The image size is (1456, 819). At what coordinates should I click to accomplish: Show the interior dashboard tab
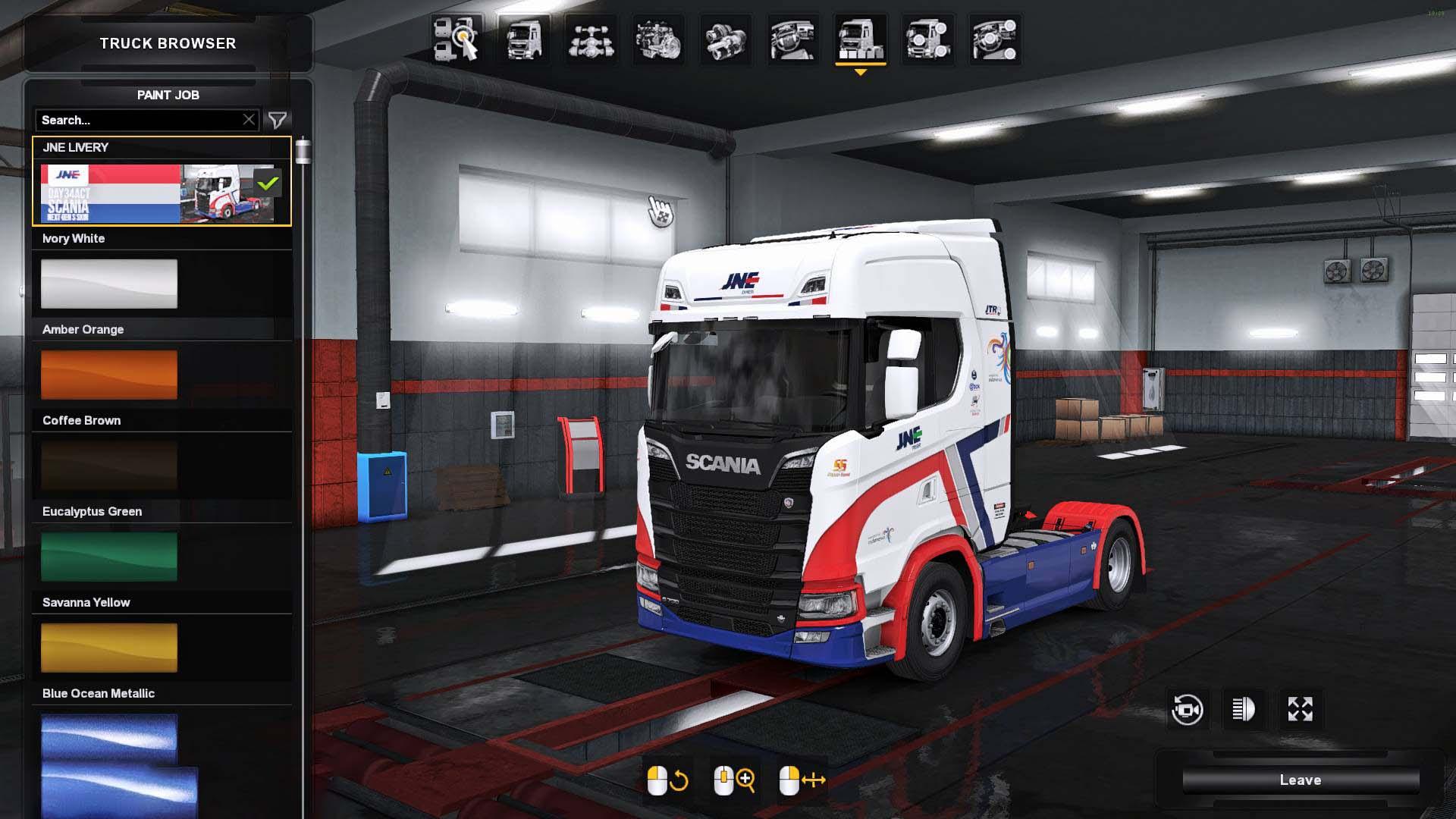[x=792, y=39]
